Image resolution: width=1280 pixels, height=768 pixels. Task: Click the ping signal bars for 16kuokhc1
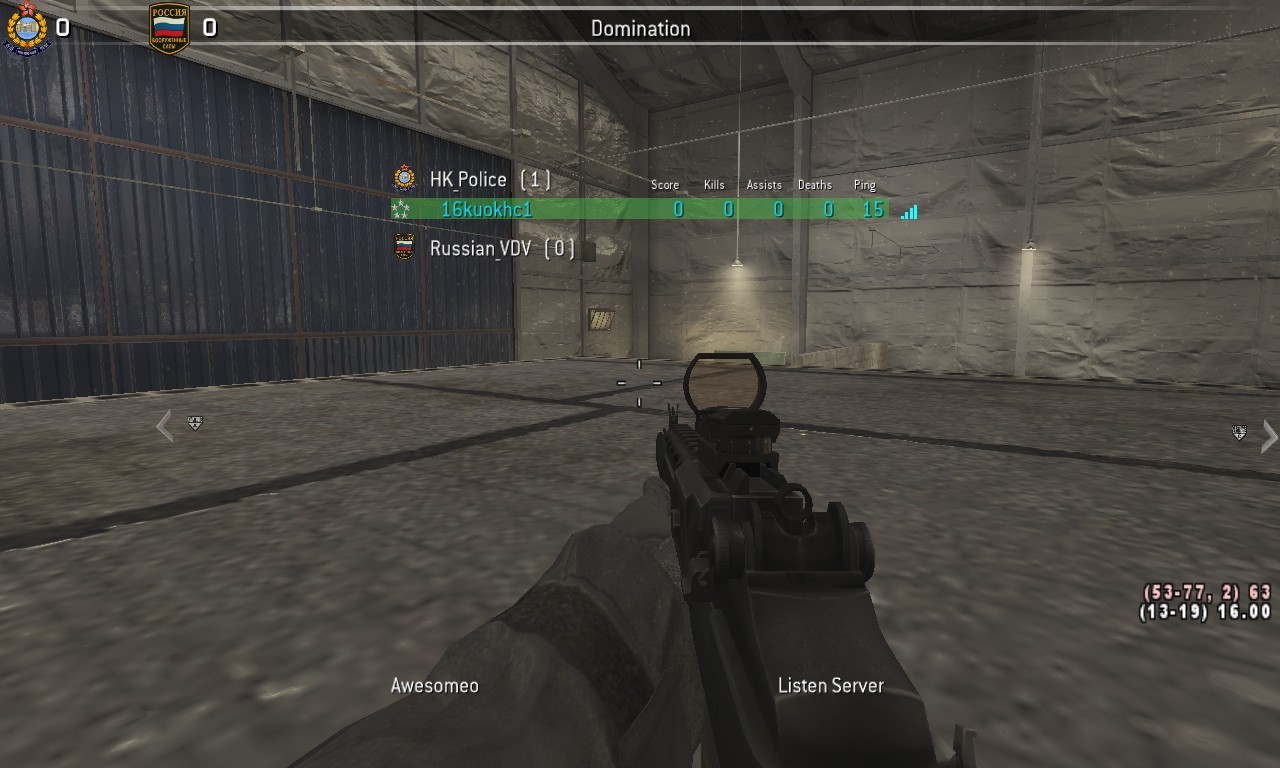[x=908, y=211]
